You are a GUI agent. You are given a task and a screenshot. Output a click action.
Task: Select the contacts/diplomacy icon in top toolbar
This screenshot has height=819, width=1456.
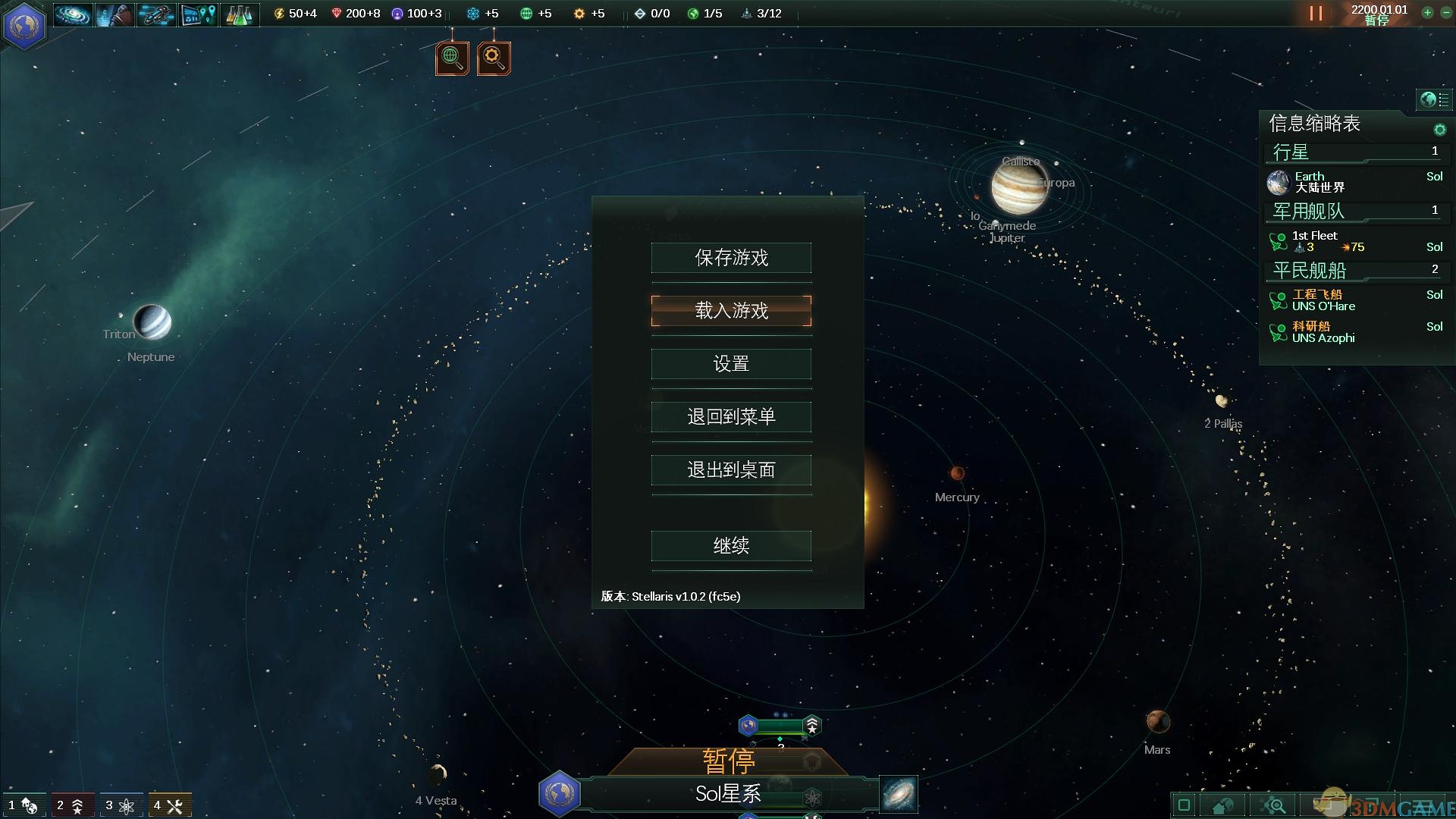pyautogui.click(x=114, y=14)
